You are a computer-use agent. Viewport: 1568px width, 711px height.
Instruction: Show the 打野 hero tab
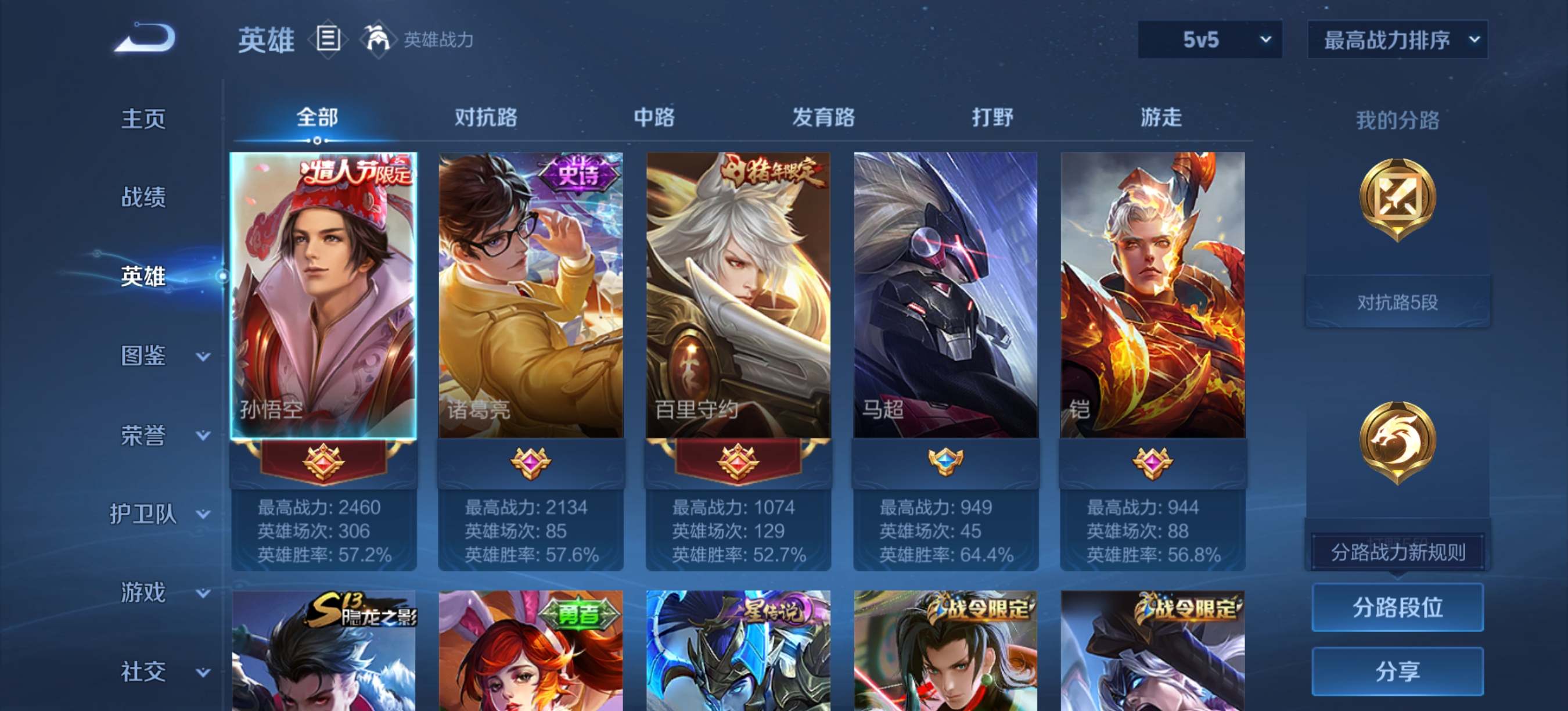click(x=992, y=117)
